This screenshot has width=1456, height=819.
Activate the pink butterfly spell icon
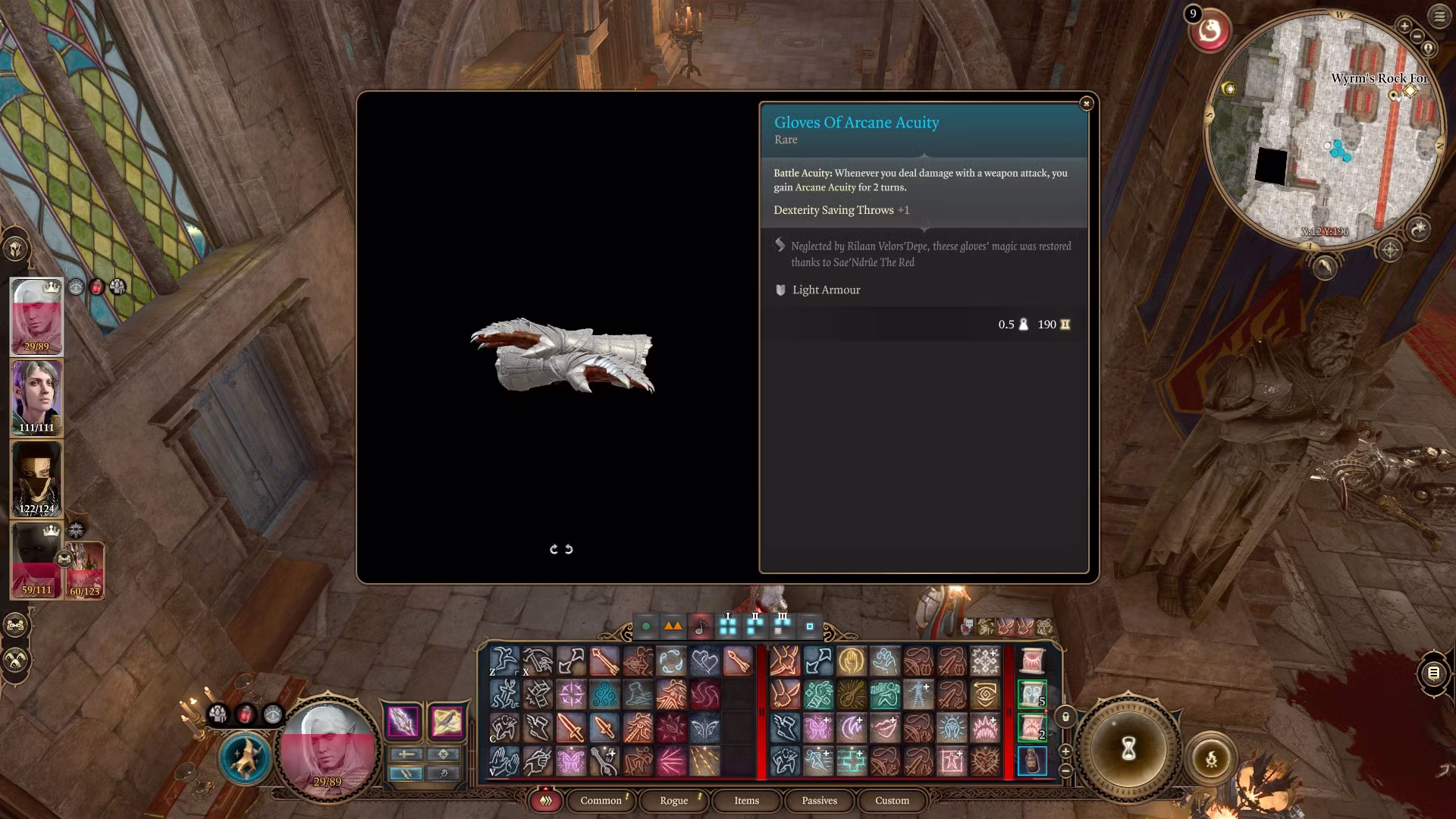coord(571,761)
